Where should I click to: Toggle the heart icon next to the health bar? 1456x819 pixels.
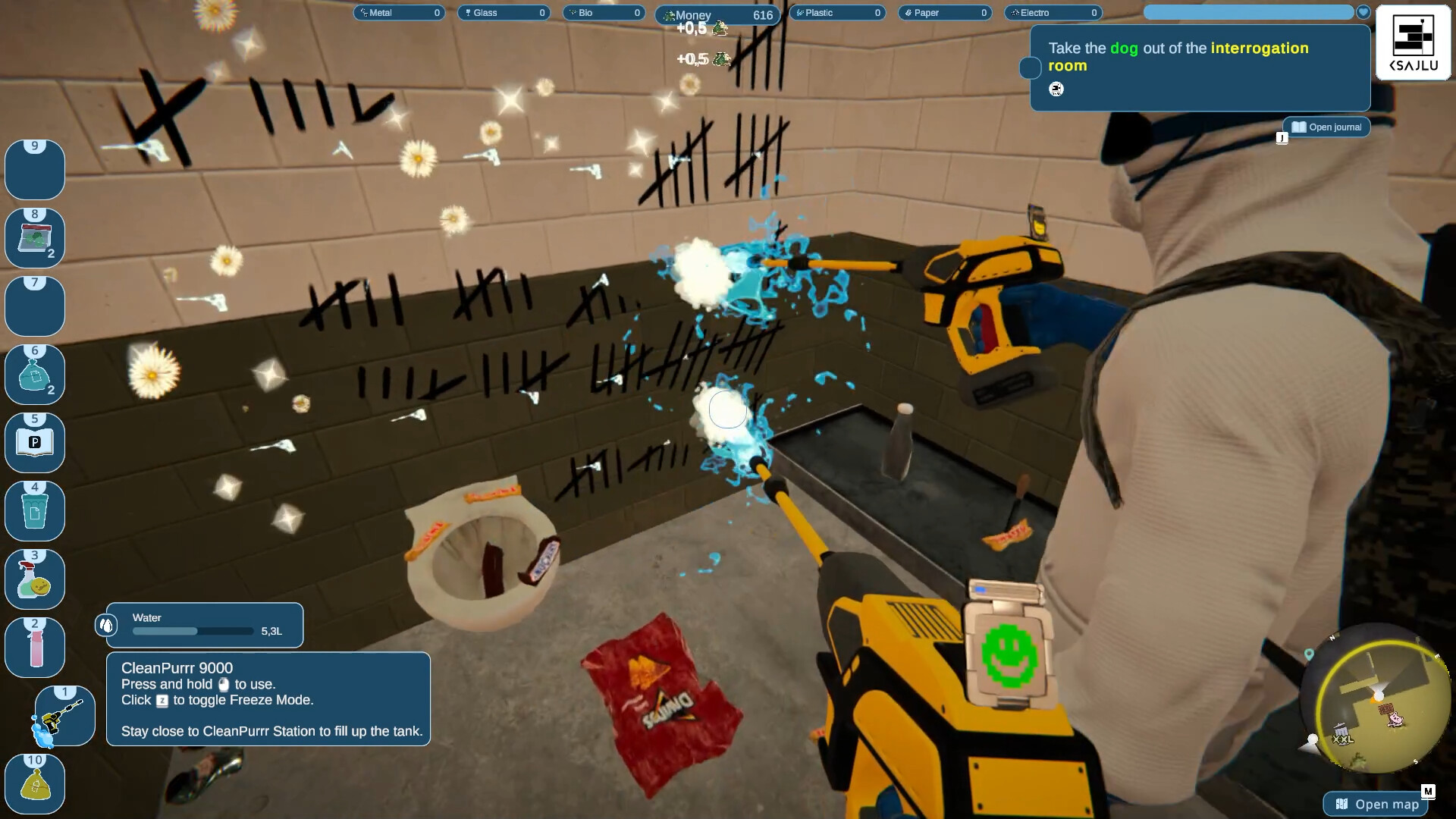(1363, 11)
